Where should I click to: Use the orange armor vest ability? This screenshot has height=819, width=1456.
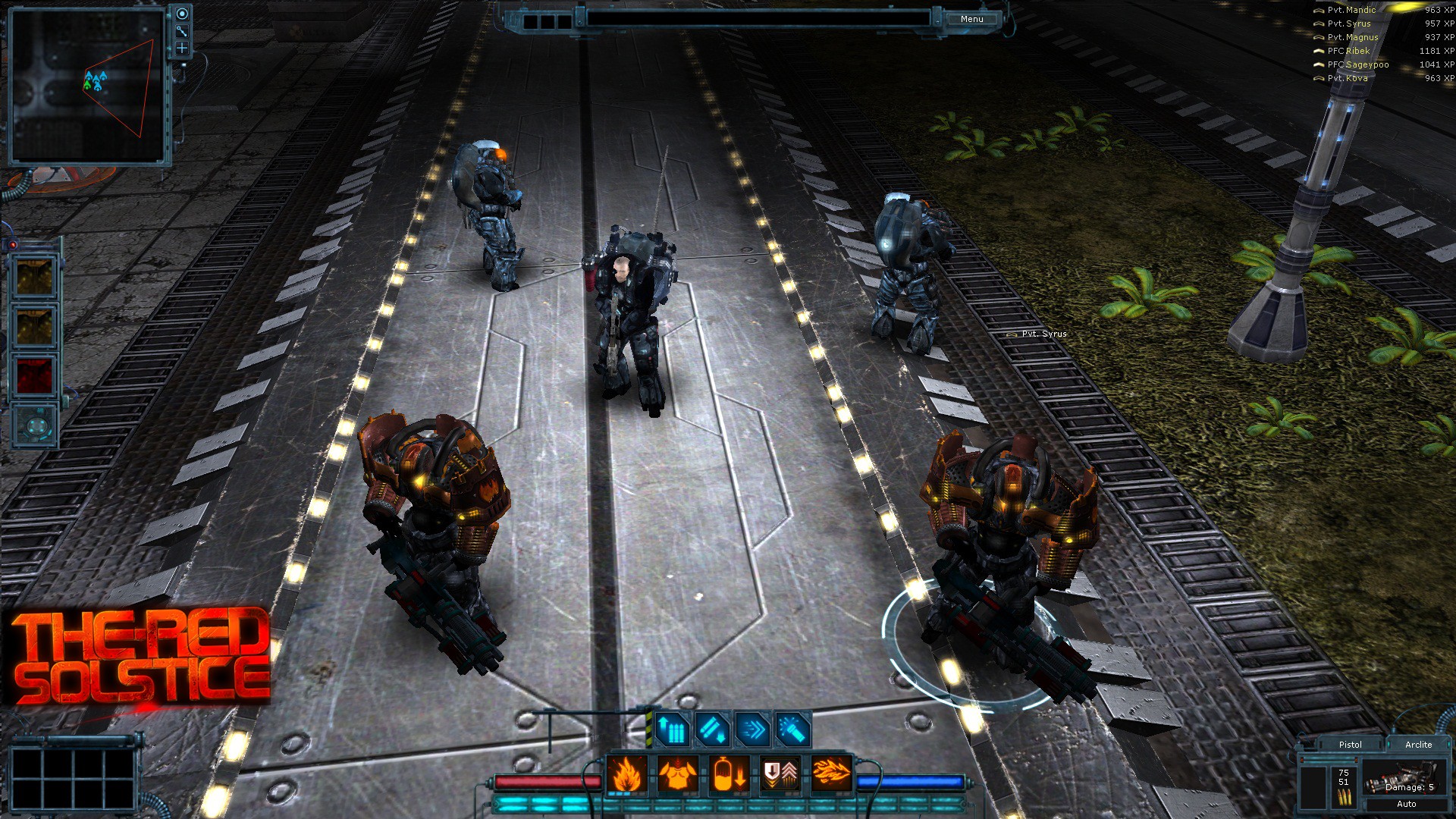(x=677, y=775)
